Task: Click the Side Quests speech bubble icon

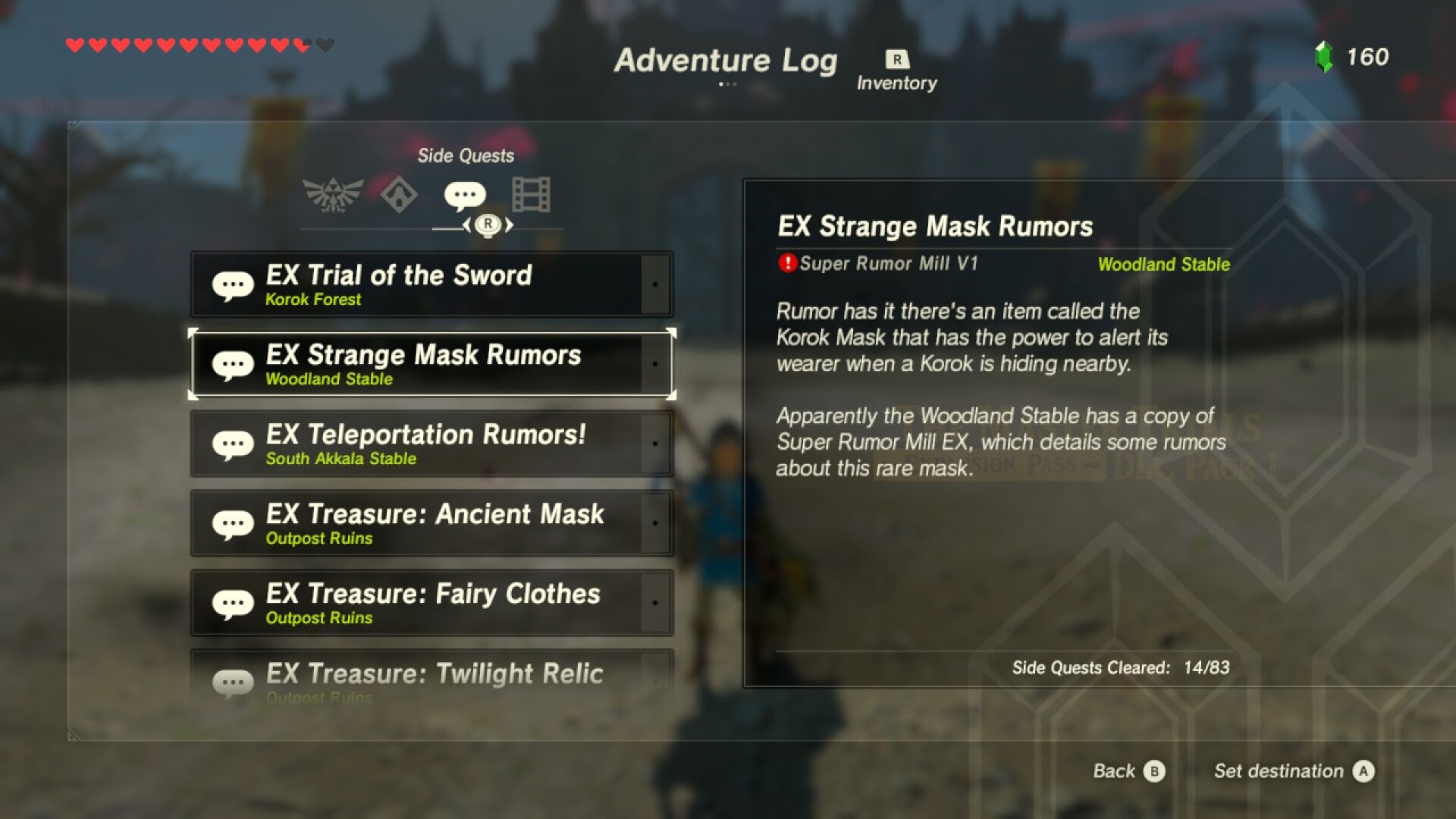Action: (464, 196)
